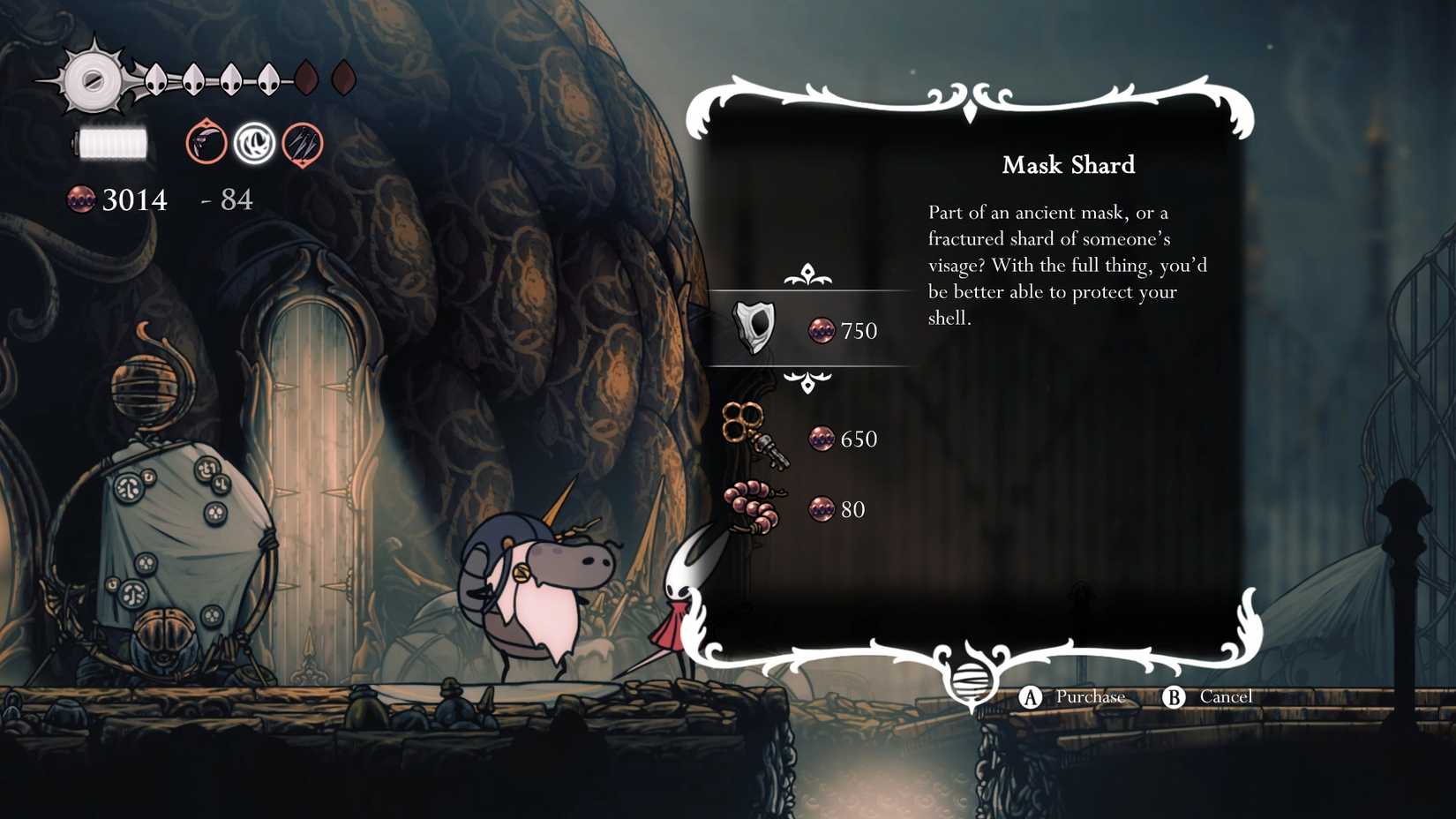Expand the upper shop list divider ornament
1456x819 pixels.
pyautogui.click(x=807, y=274)
